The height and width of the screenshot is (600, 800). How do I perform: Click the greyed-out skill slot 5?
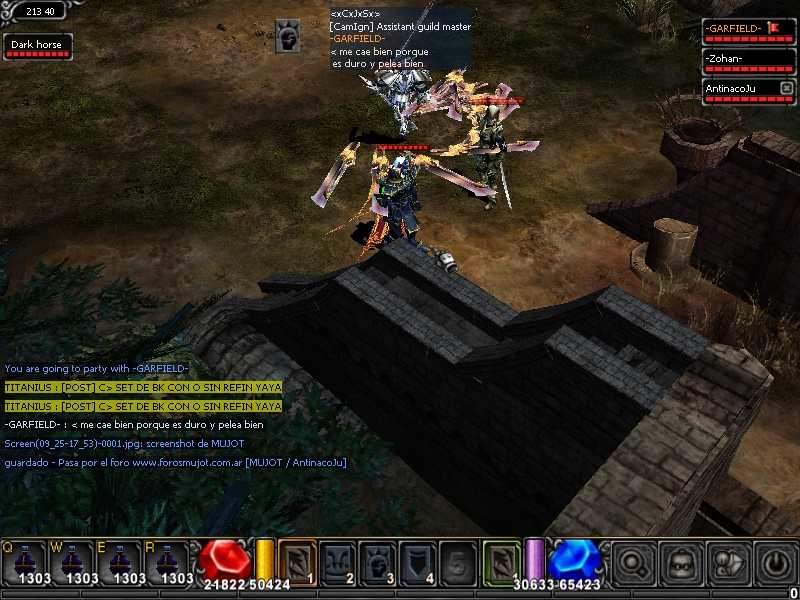pyautogui.click(x=460, y=561)
